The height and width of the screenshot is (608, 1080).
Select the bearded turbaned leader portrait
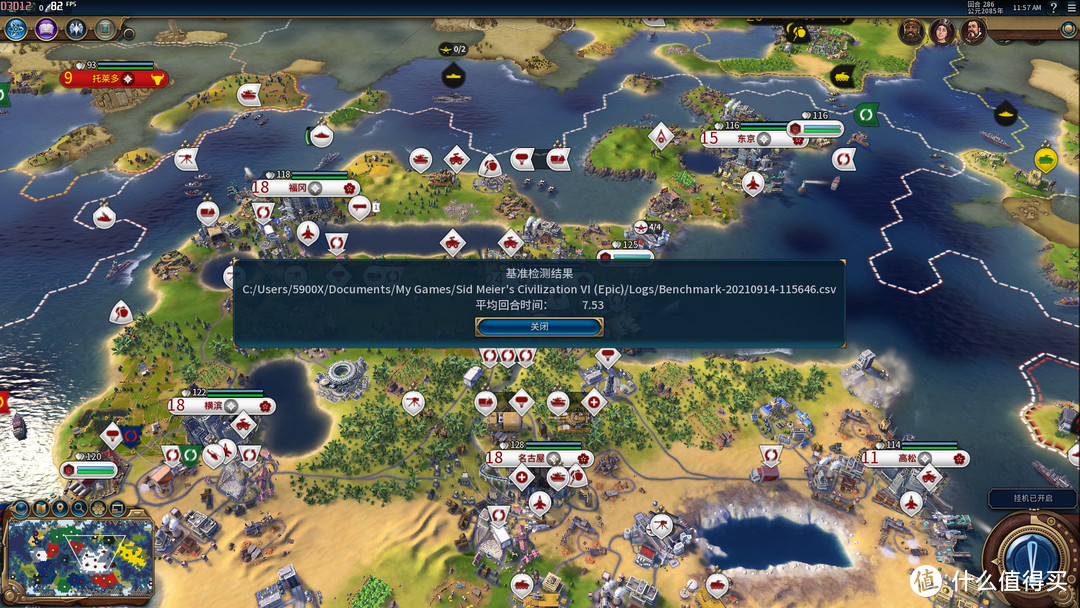(911, 32)
